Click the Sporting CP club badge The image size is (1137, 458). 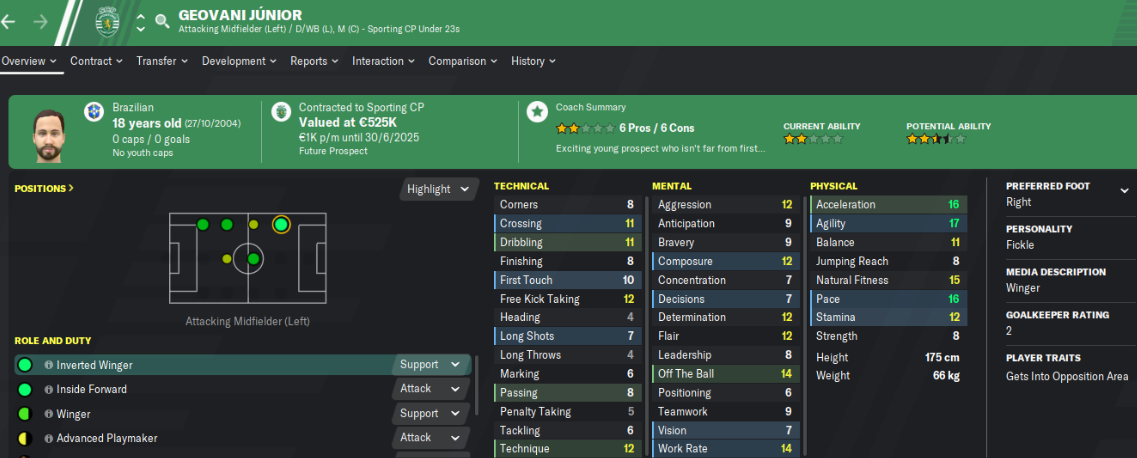[x=106, y=20]
